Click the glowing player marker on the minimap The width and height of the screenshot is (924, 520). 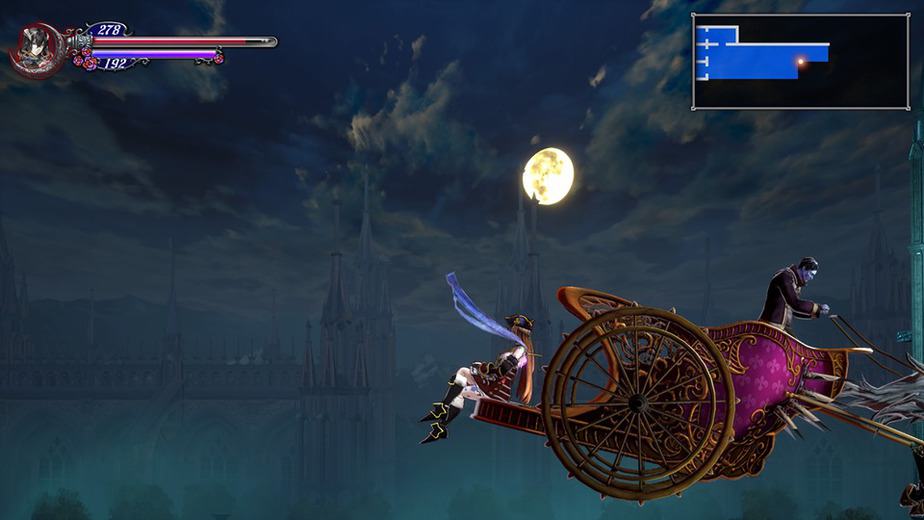click(800, 62)
